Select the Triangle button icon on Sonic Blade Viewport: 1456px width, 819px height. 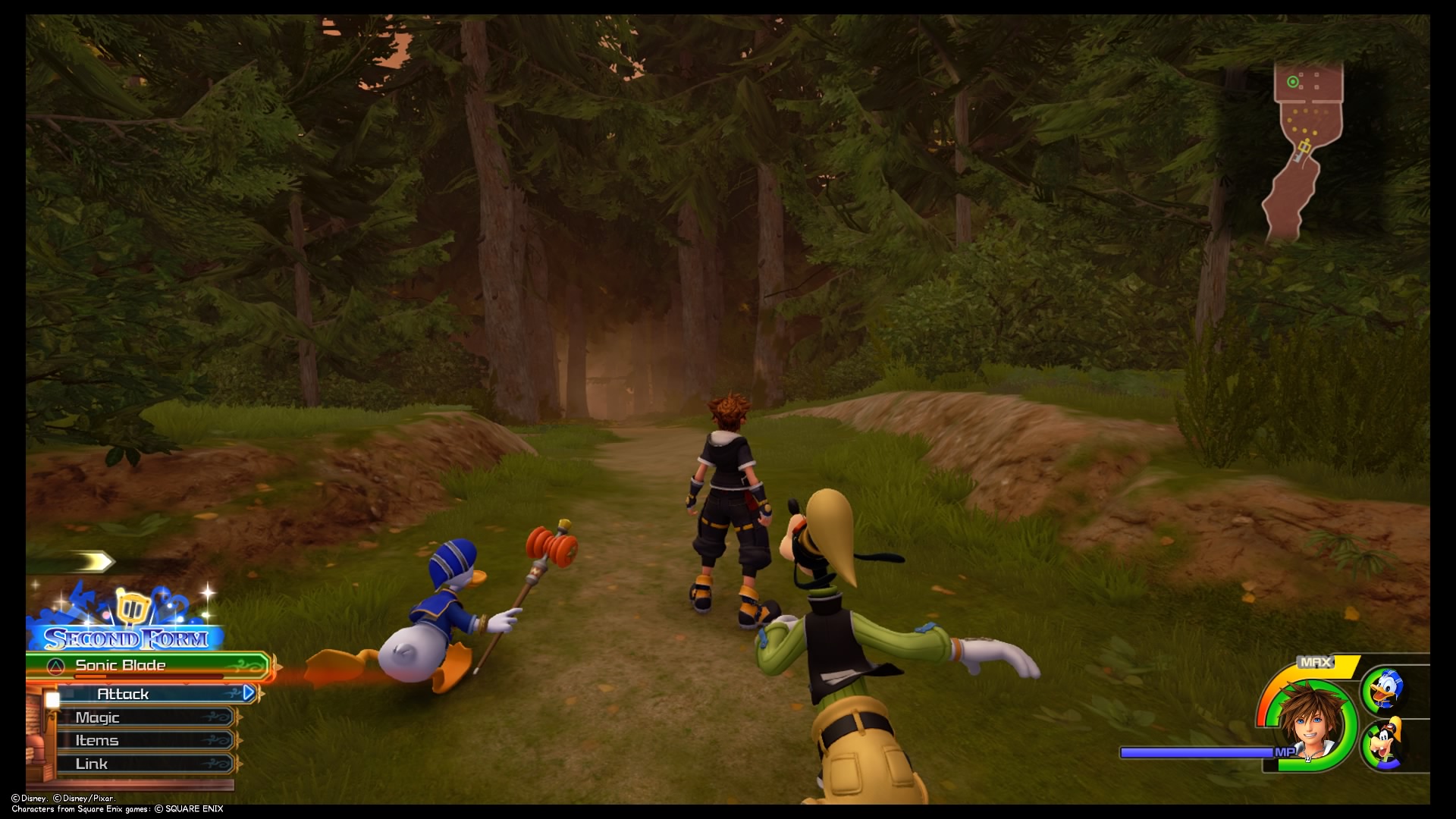pos(55,665)
